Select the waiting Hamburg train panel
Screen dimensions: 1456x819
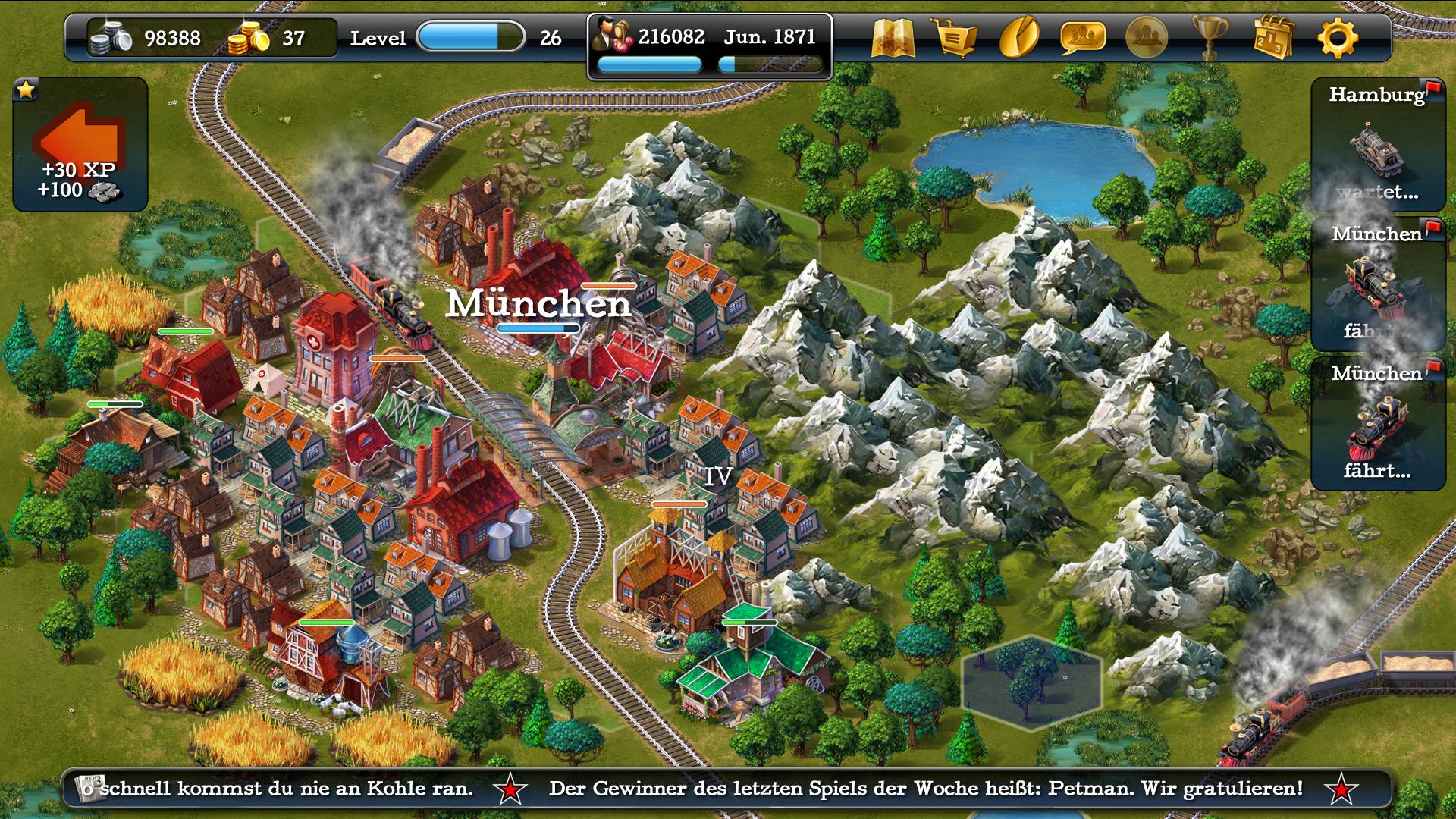1377,146
